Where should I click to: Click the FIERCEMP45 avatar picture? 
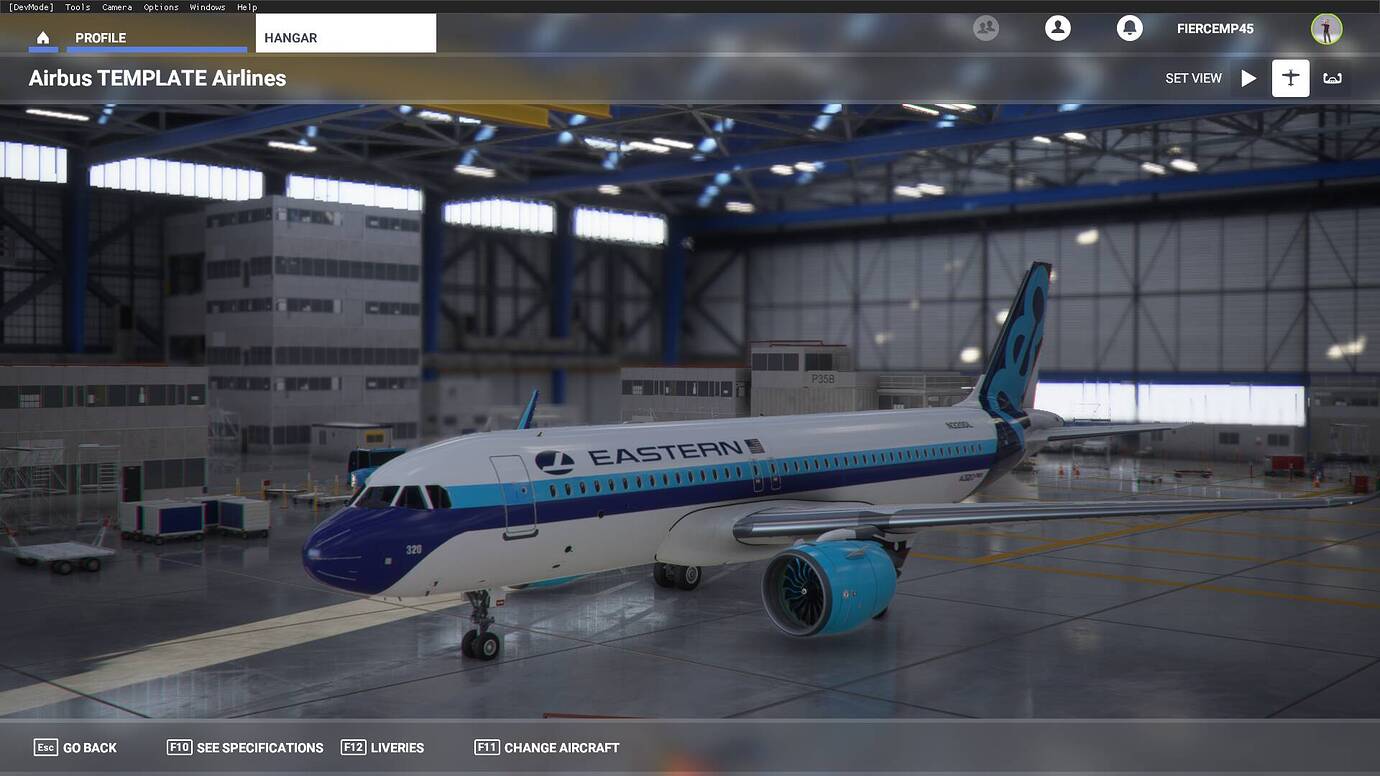click(1326, 28)
